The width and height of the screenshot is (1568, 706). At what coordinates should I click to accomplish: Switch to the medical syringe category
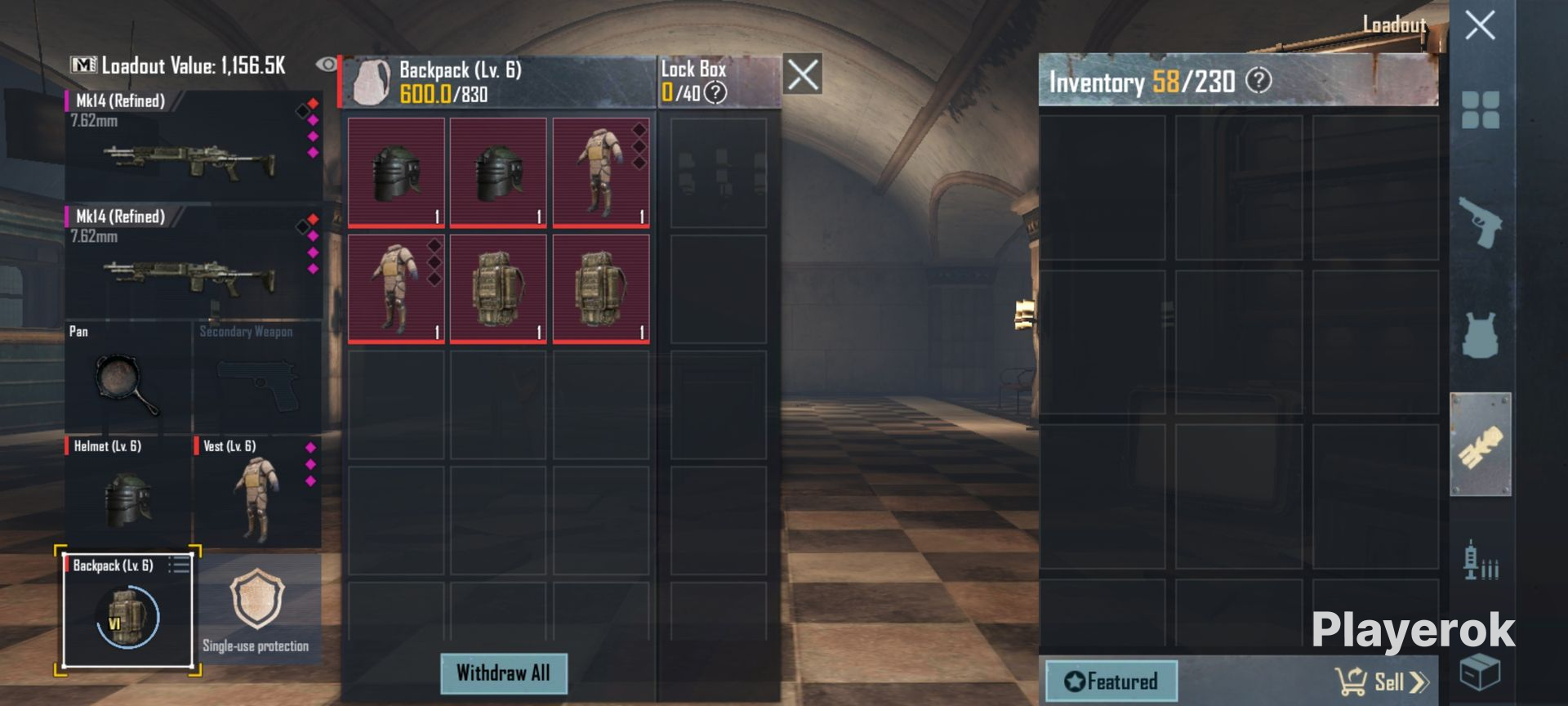1480,560
